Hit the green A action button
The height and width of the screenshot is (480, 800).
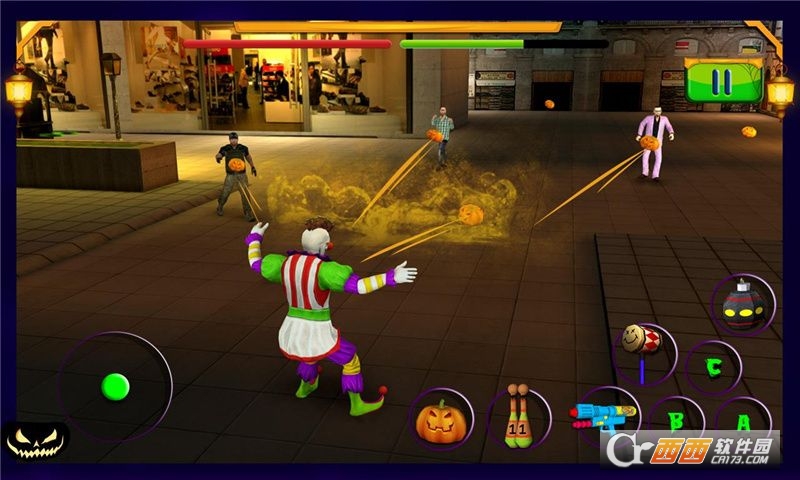742,421
